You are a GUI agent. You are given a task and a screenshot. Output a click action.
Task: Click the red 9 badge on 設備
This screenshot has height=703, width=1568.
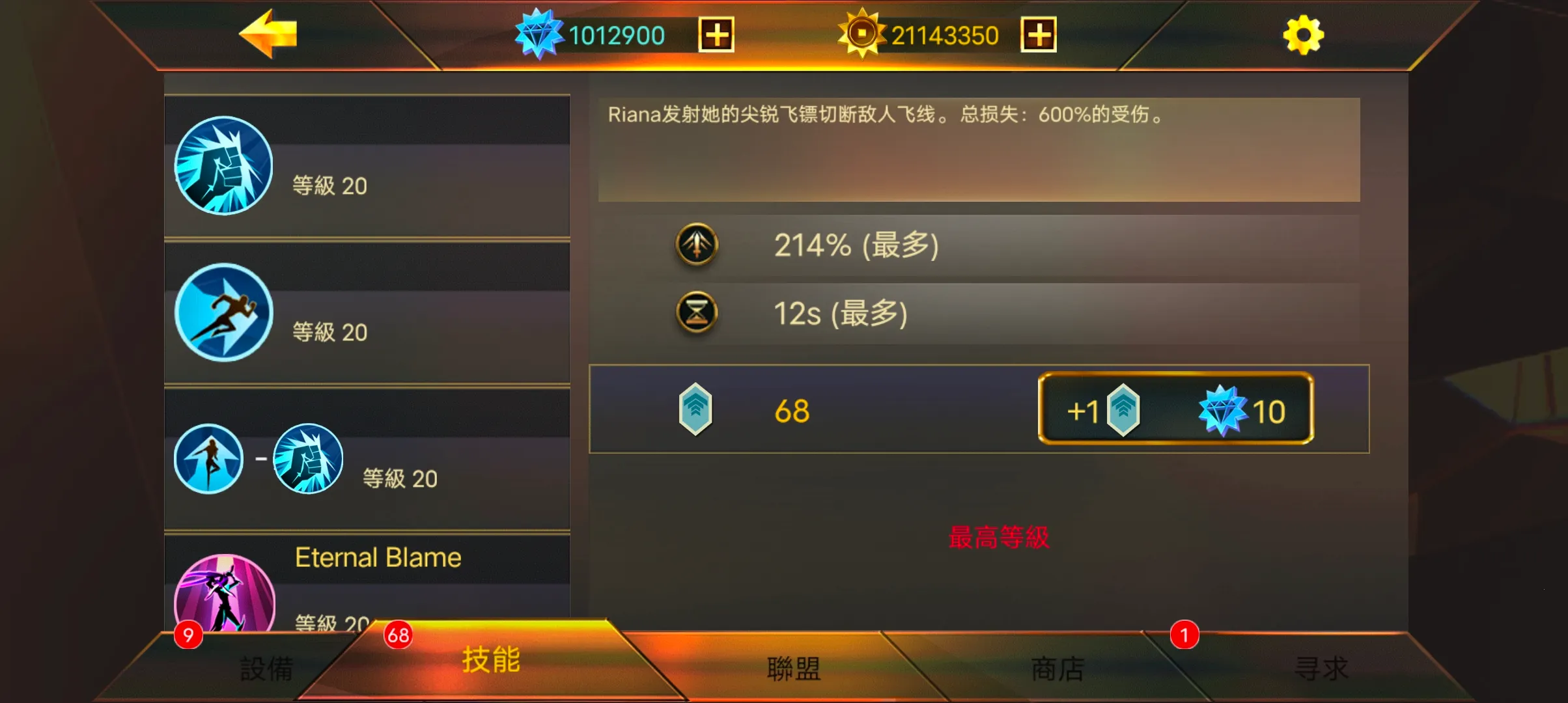pyautogui.click(x=188, y=635)
